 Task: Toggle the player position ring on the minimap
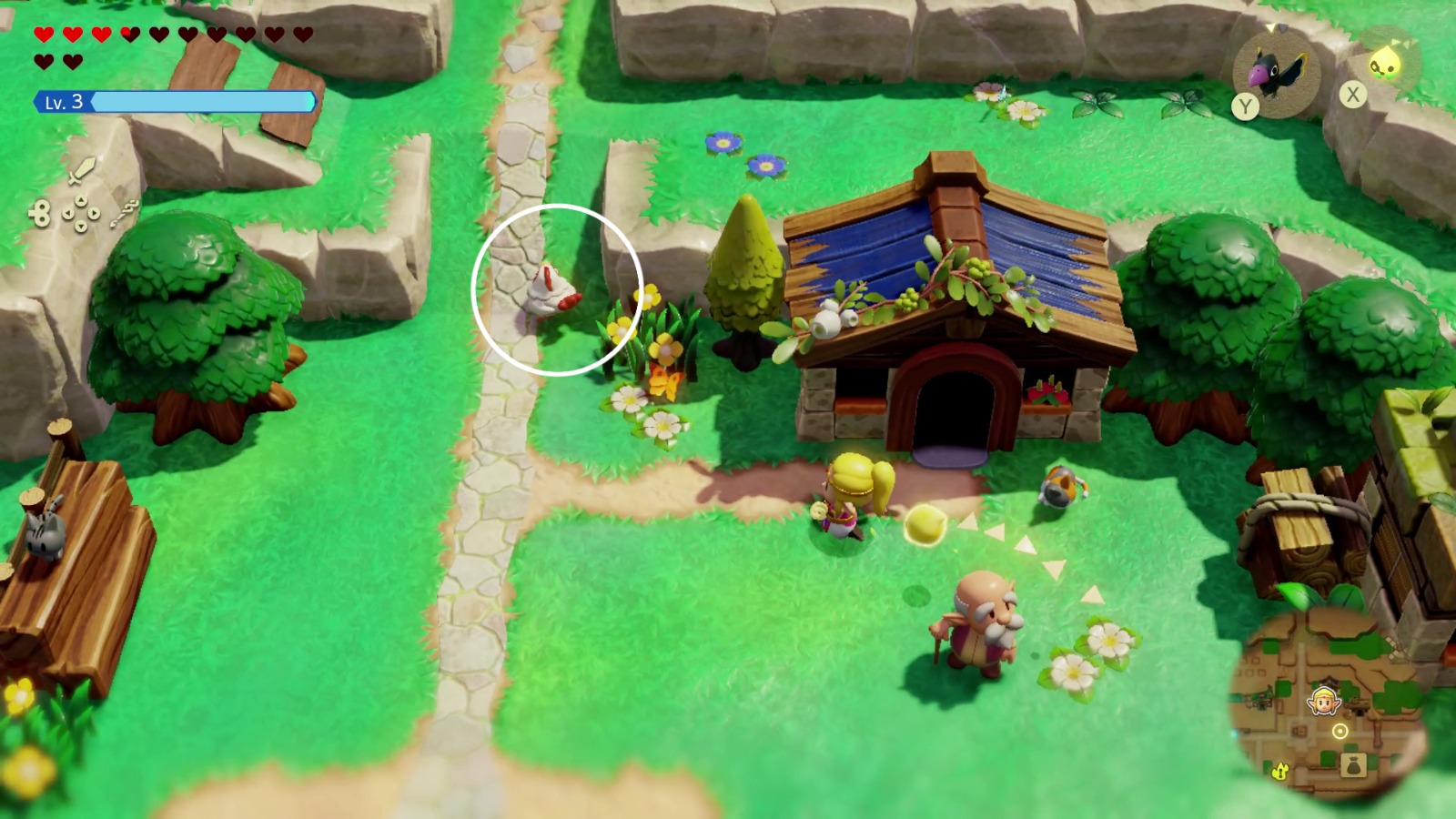tap(1340, 731)
